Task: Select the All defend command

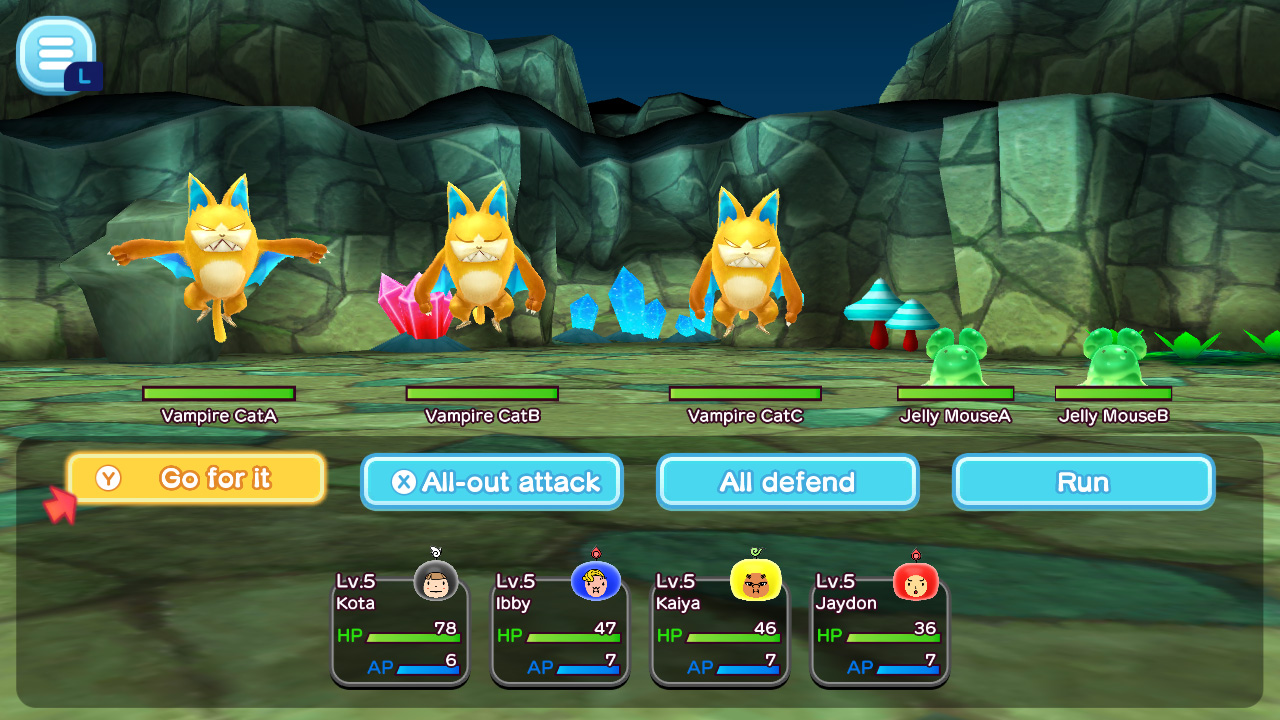Action: click(786, 481)
